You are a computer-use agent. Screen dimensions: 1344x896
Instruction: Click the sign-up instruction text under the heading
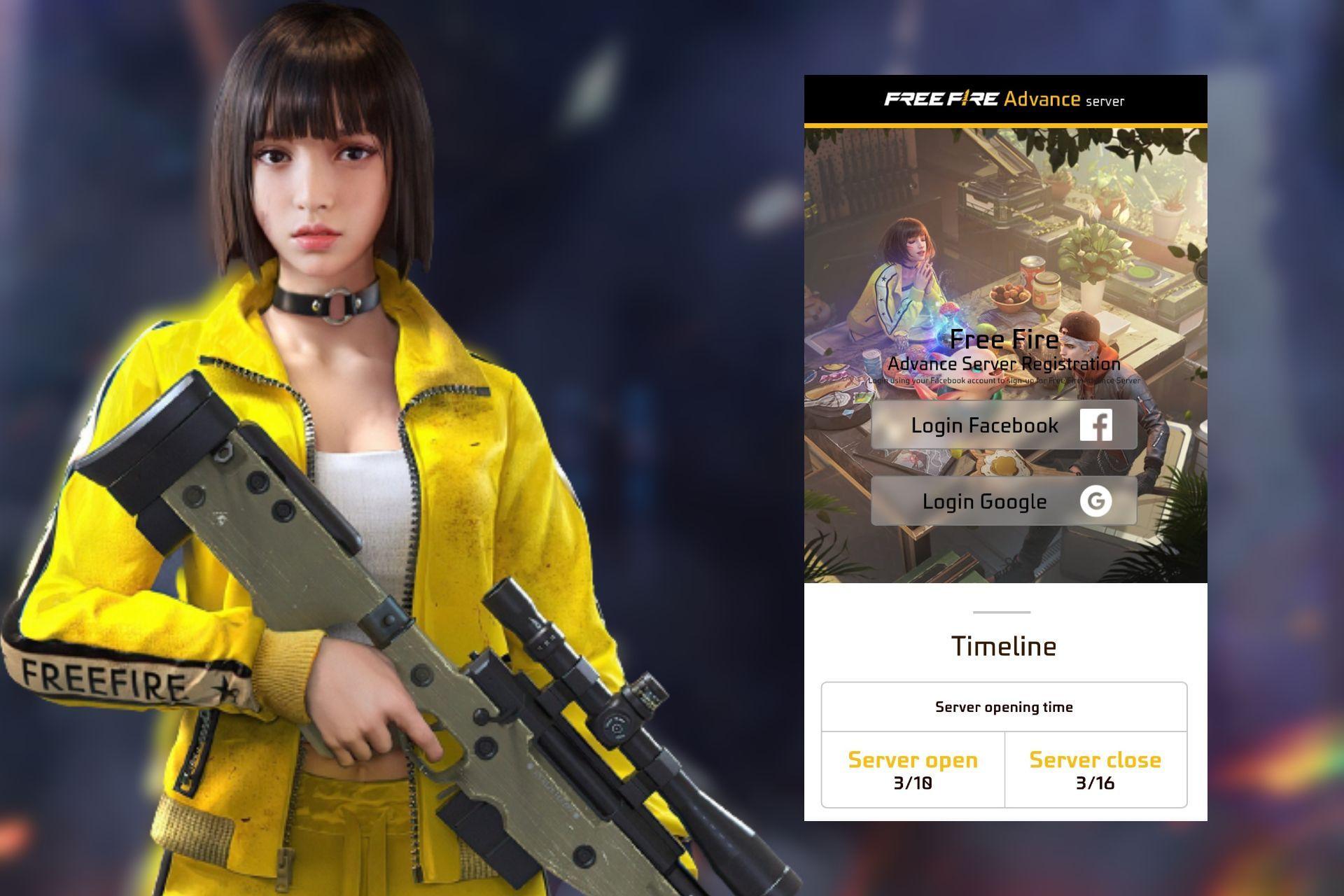point(1004,379)
